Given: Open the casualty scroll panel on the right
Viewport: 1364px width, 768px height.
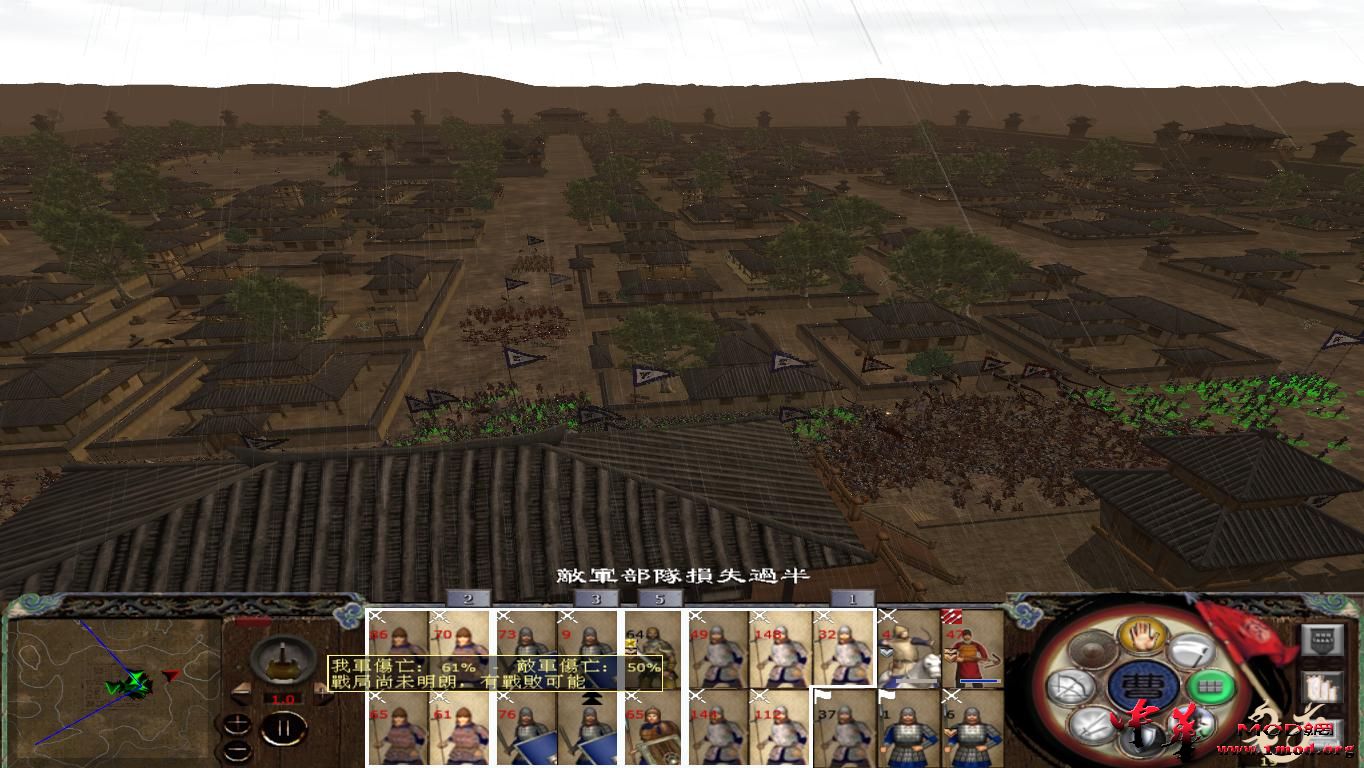Looking at the screenshot, I should tap(1320, 687).
